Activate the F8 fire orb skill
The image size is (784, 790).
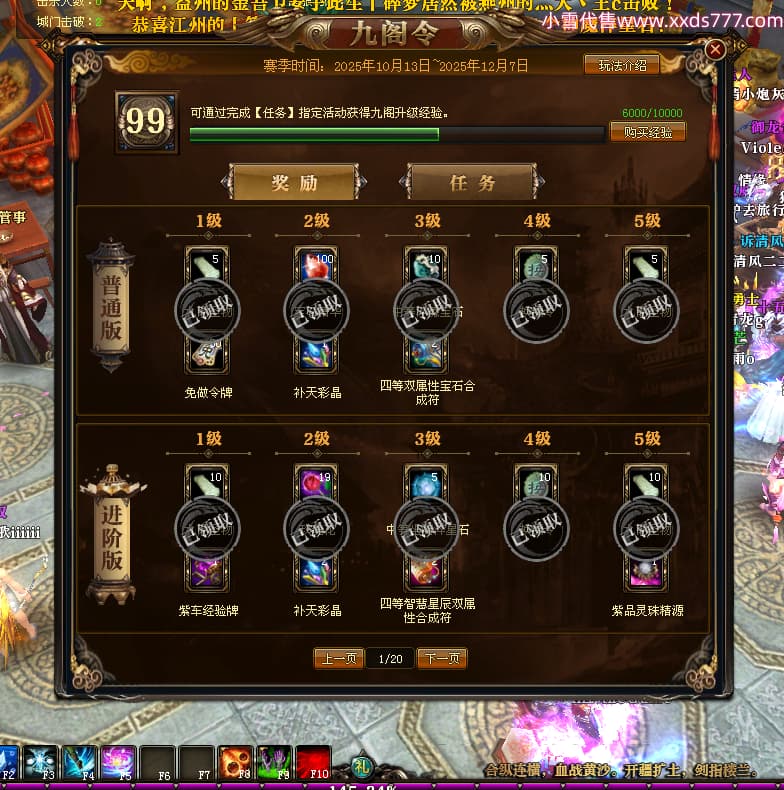tap(235, 763)
